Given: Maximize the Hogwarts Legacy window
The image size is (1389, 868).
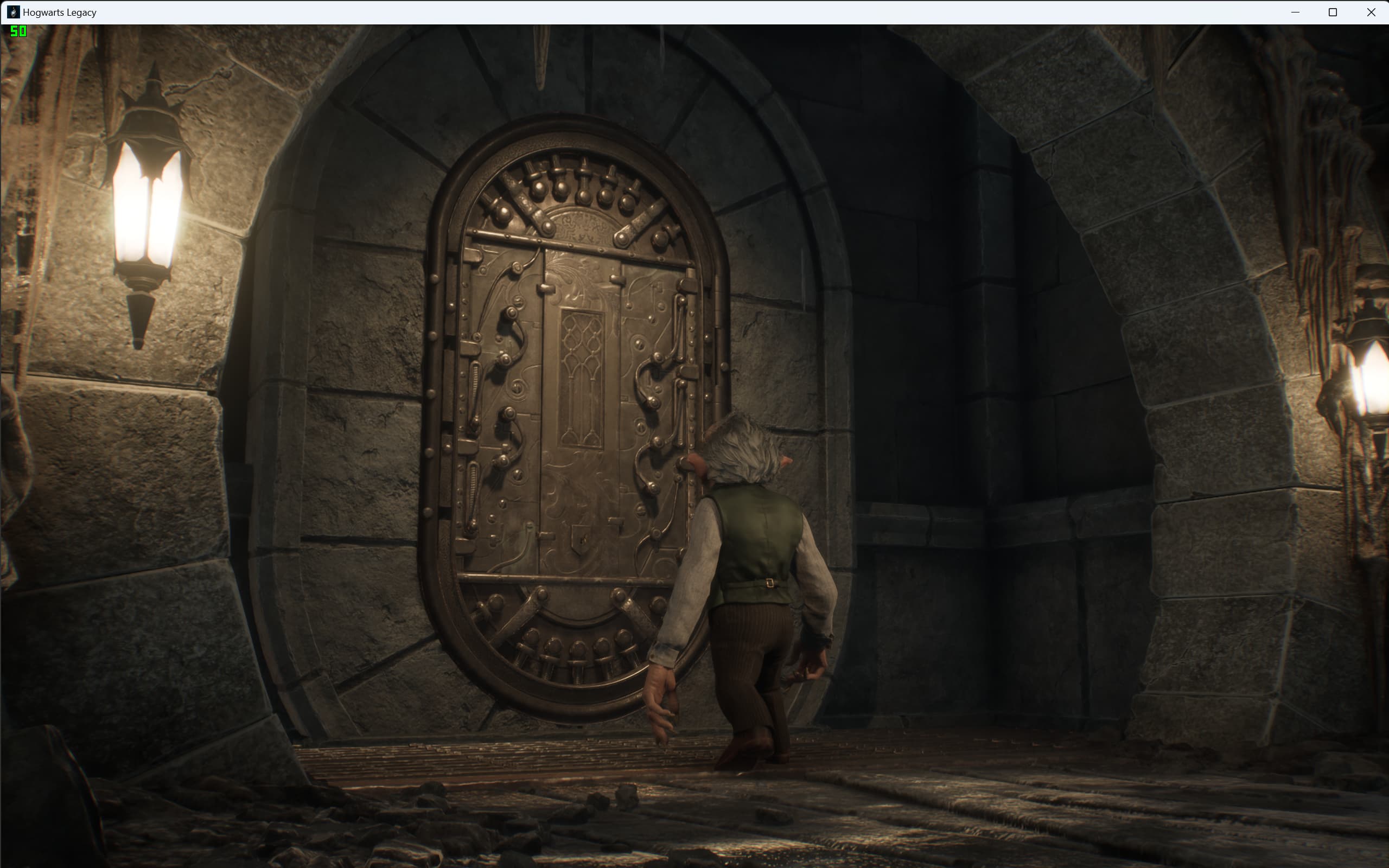Looking at the screenshot, I should coord(1333,12).
